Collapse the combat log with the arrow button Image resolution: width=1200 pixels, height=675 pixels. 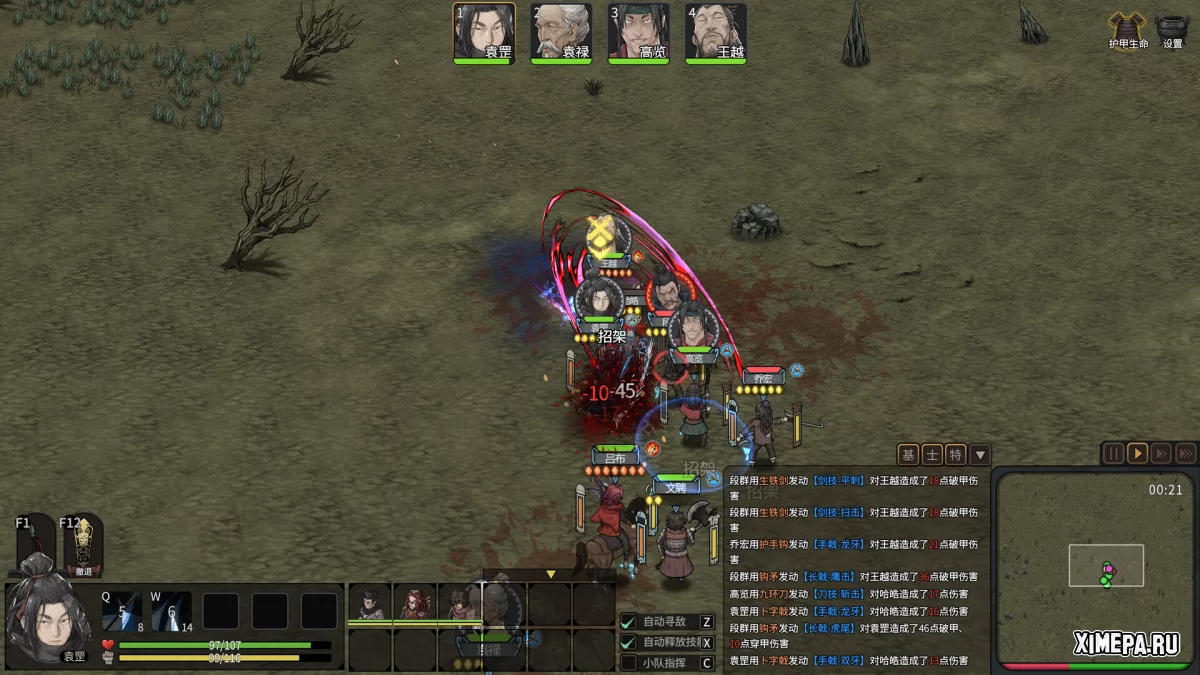coord(980,455)
